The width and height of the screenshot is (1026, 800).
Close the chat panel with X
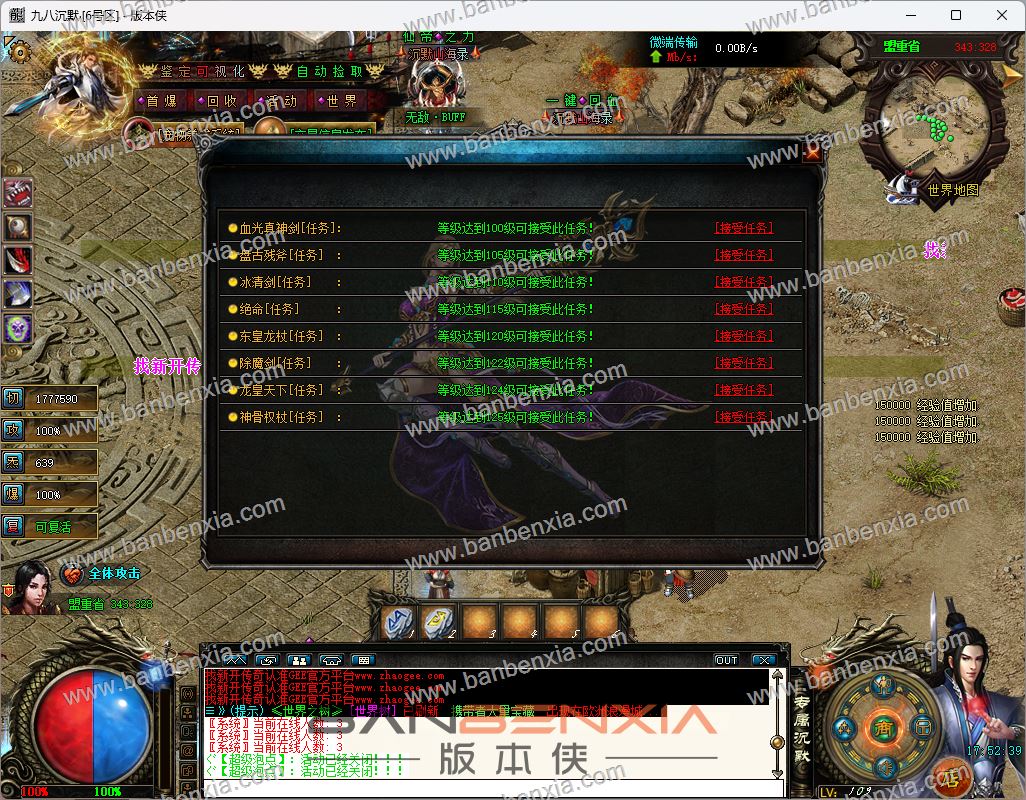click(763, 660)
